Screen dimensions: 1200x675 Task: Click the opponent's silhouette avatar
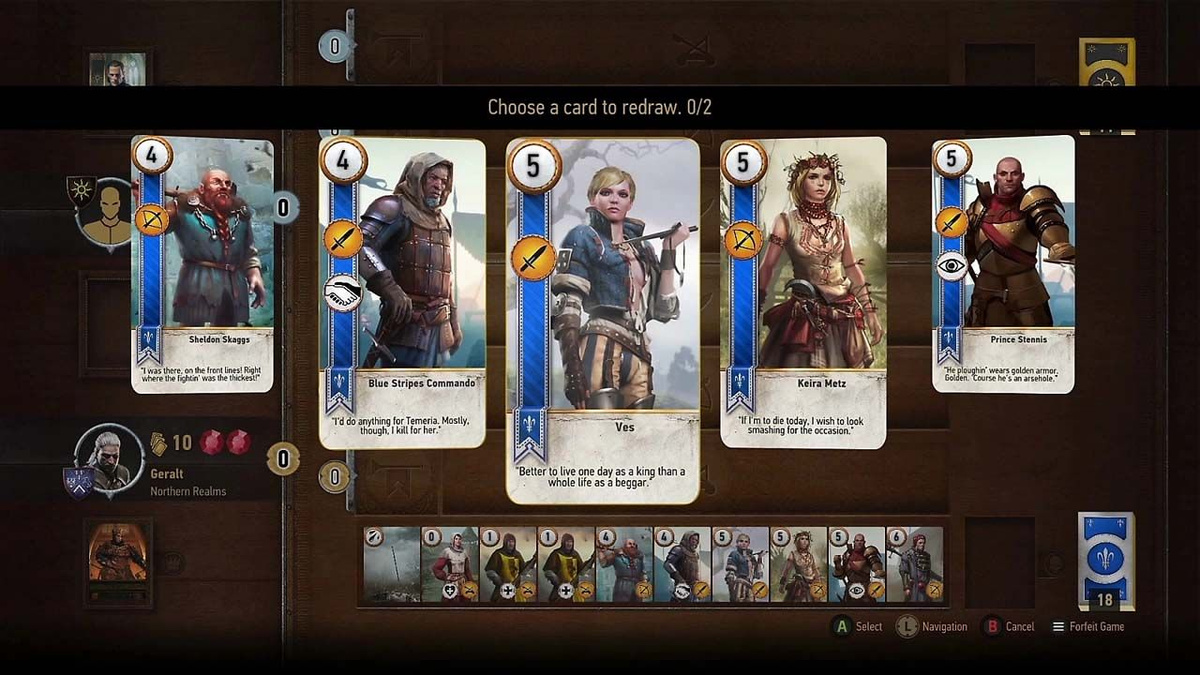pyautogui.click(x=107, y=213)
